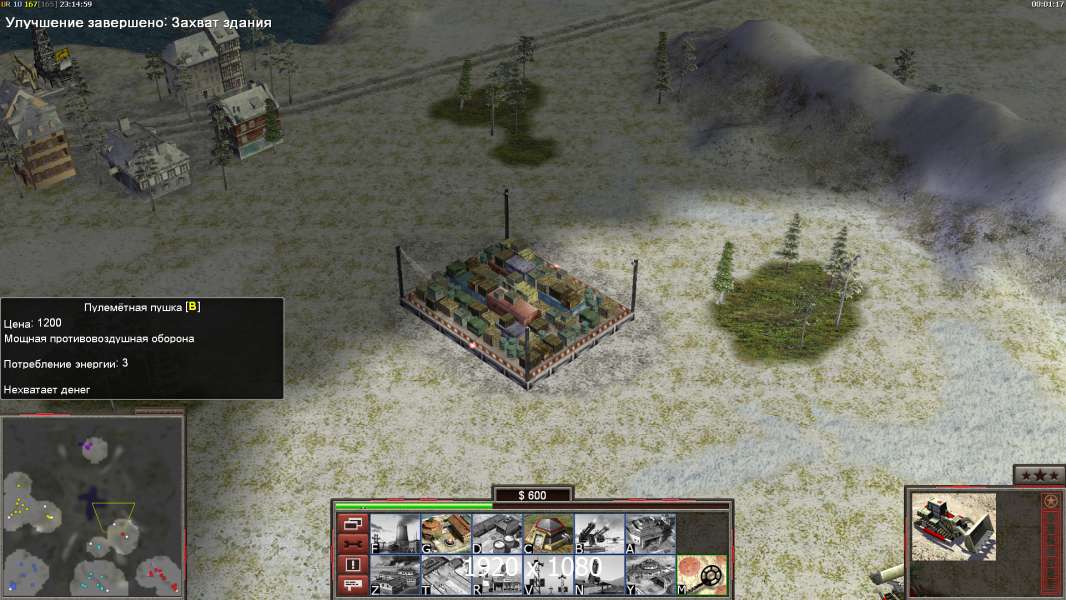Select the tower structure icon marked V
The height and width of the screenshot is (600, 1066).
pos(548,575)
